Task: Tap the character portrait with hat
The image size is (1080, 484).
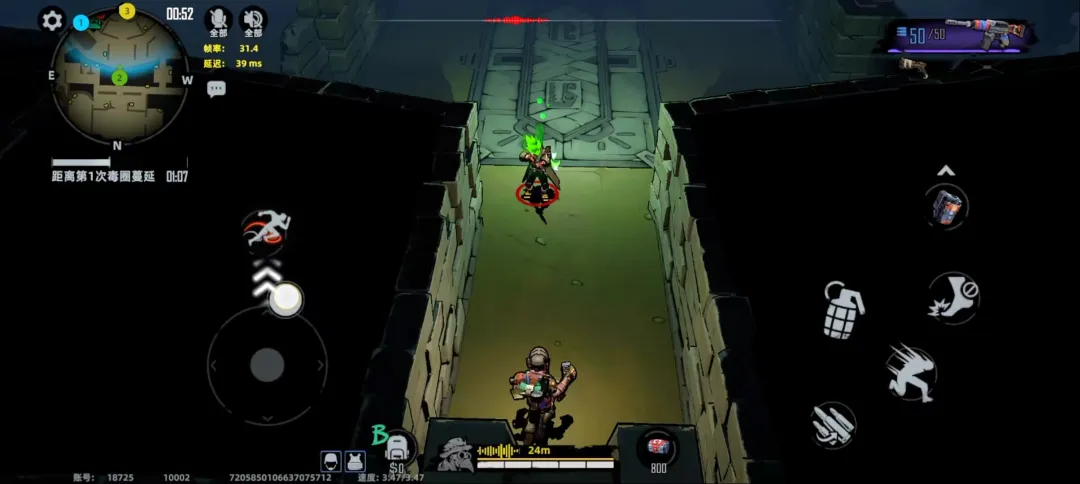Action: (456, 454)
